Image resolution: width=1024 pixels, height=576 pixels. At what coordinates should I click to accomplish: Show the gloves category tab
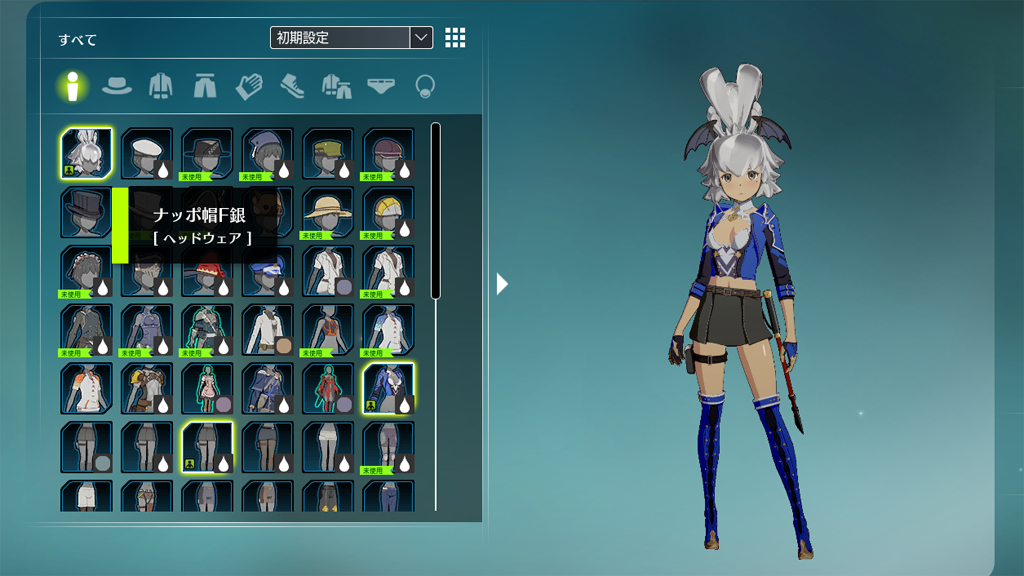pyautogui.click(x=249, y=86)
